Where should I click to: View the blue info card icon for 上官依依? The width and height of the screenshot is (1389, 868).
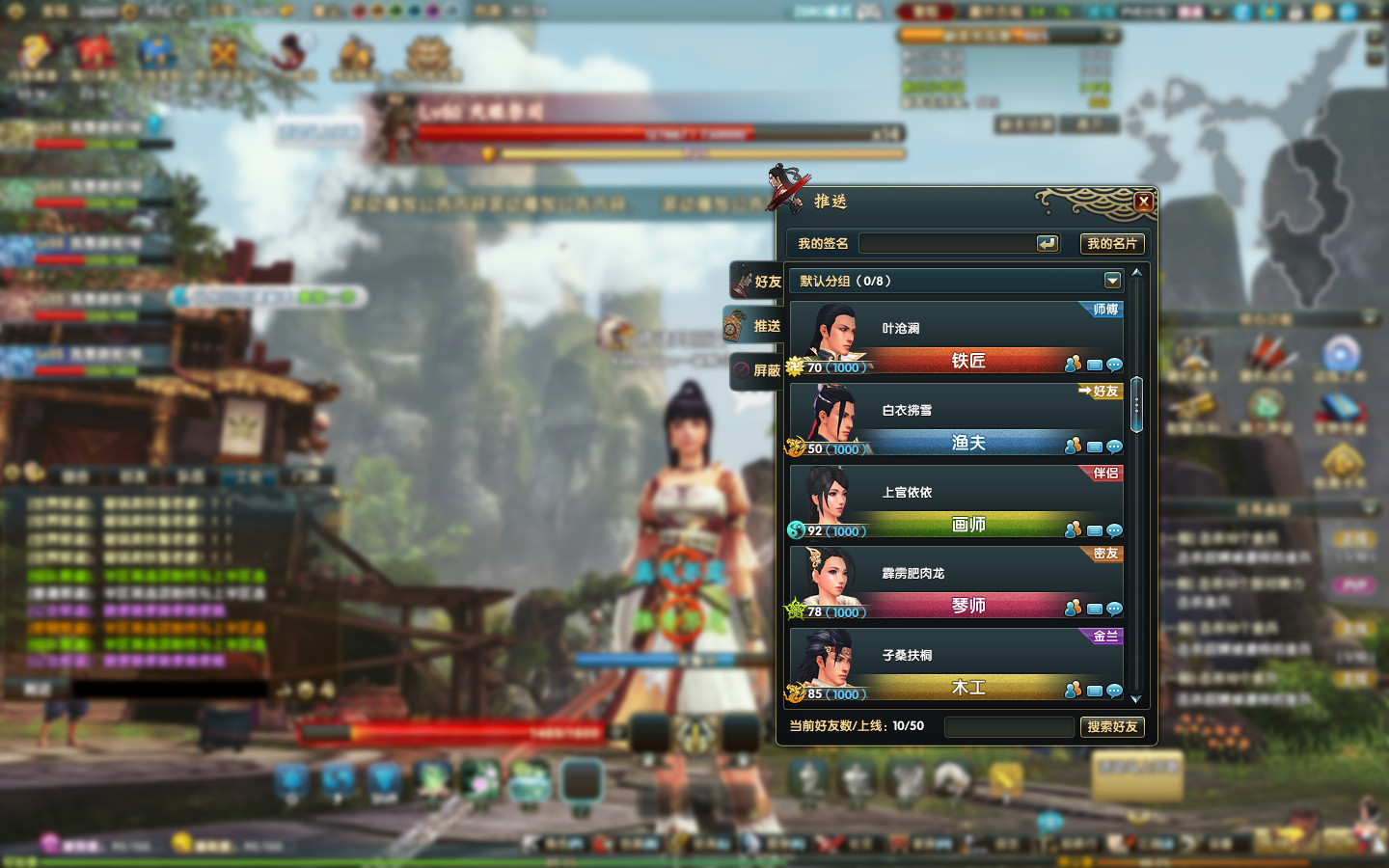pyautogui.click(x=1094, y=530)
